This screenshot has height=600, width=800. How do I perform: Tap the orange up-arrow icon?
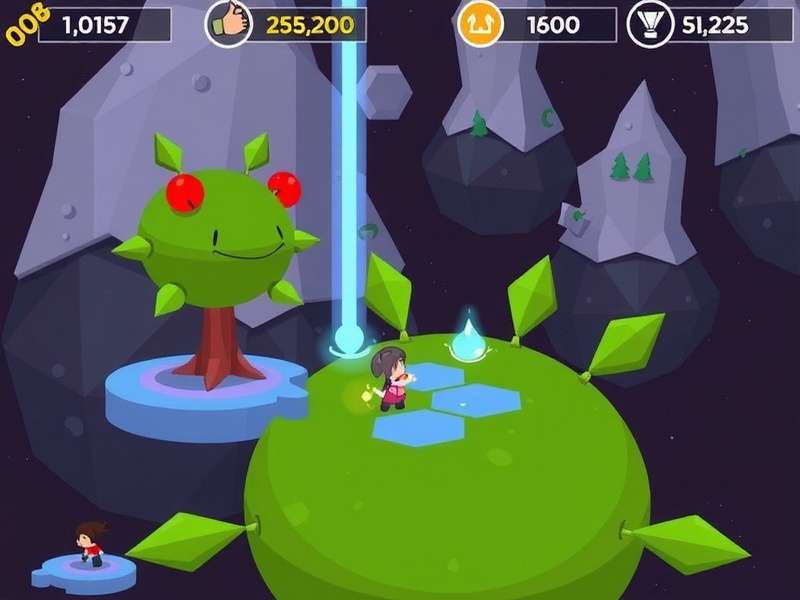pyautogui.click(x=479, y=24)
